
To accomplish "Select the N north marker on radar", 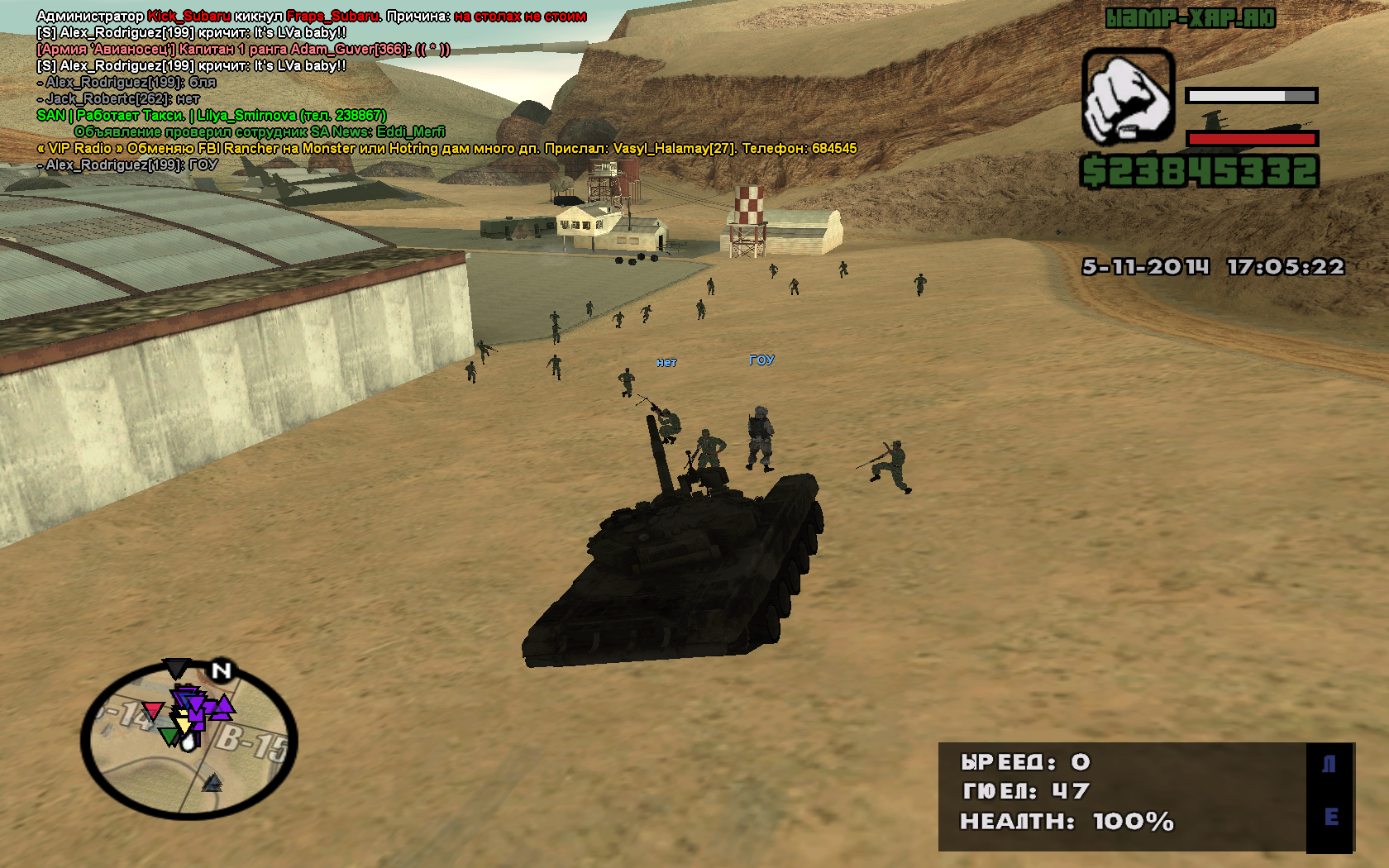I will tap(221, 670).
